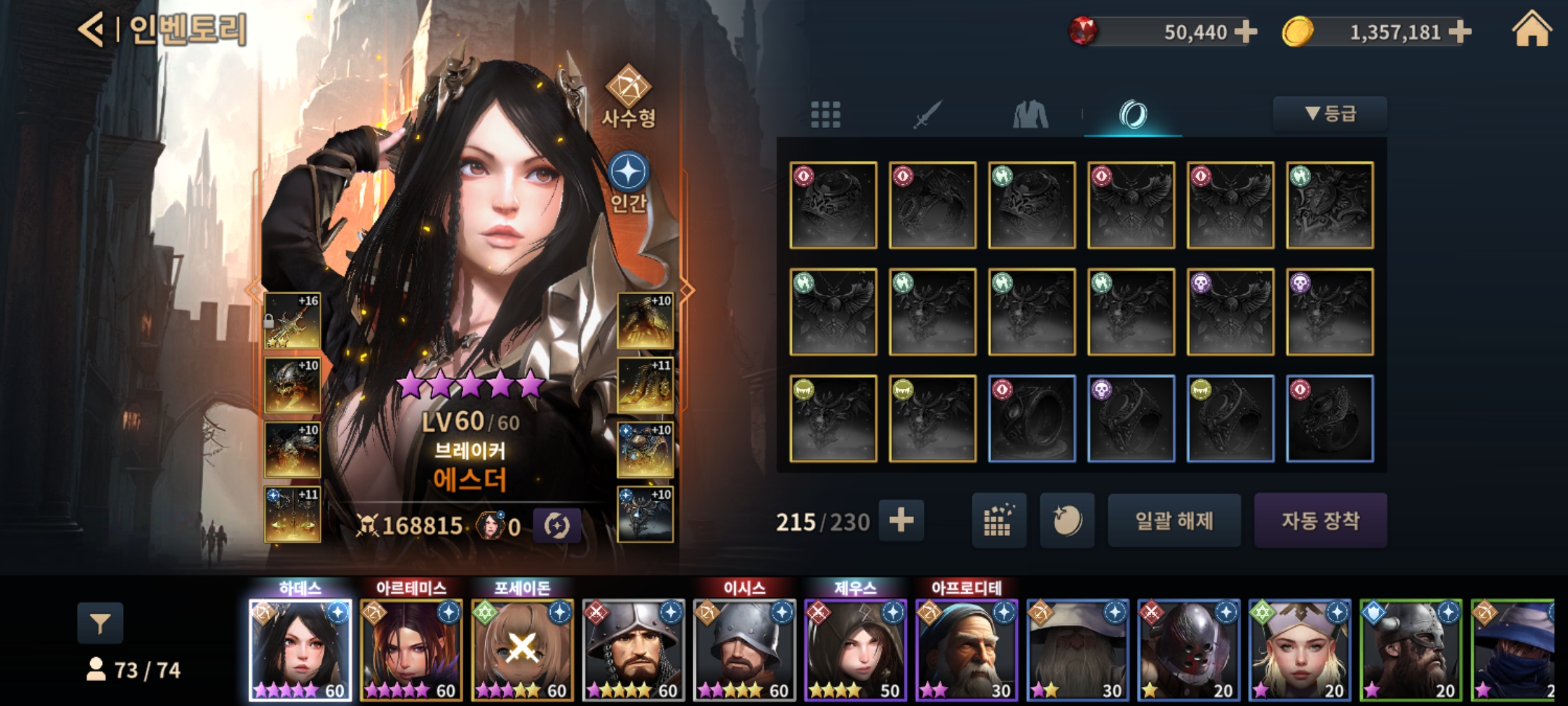Viewport: 1568px width, 706px height.
Task: Go back from the 인벤토리 screen
Action: [91, 30]
